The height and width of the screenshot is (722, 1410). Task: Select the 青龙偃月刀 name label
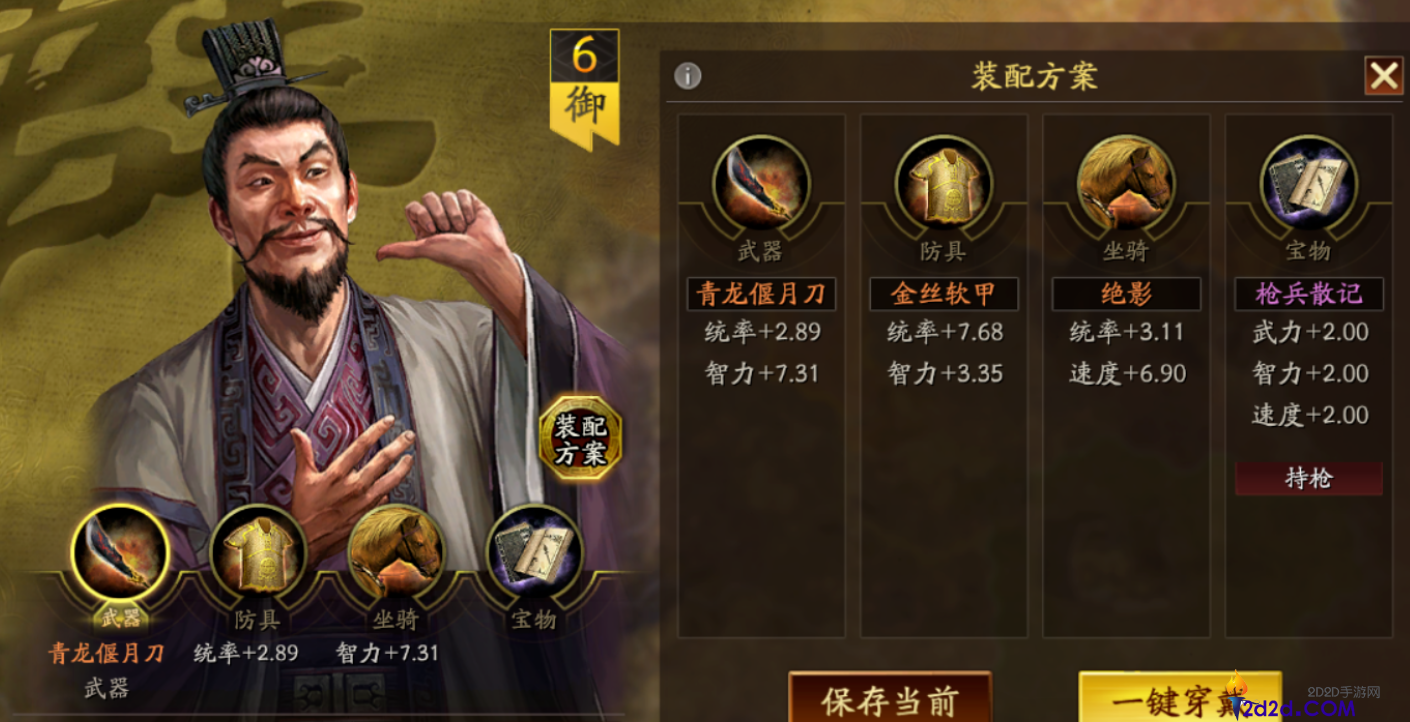(762, 293)
